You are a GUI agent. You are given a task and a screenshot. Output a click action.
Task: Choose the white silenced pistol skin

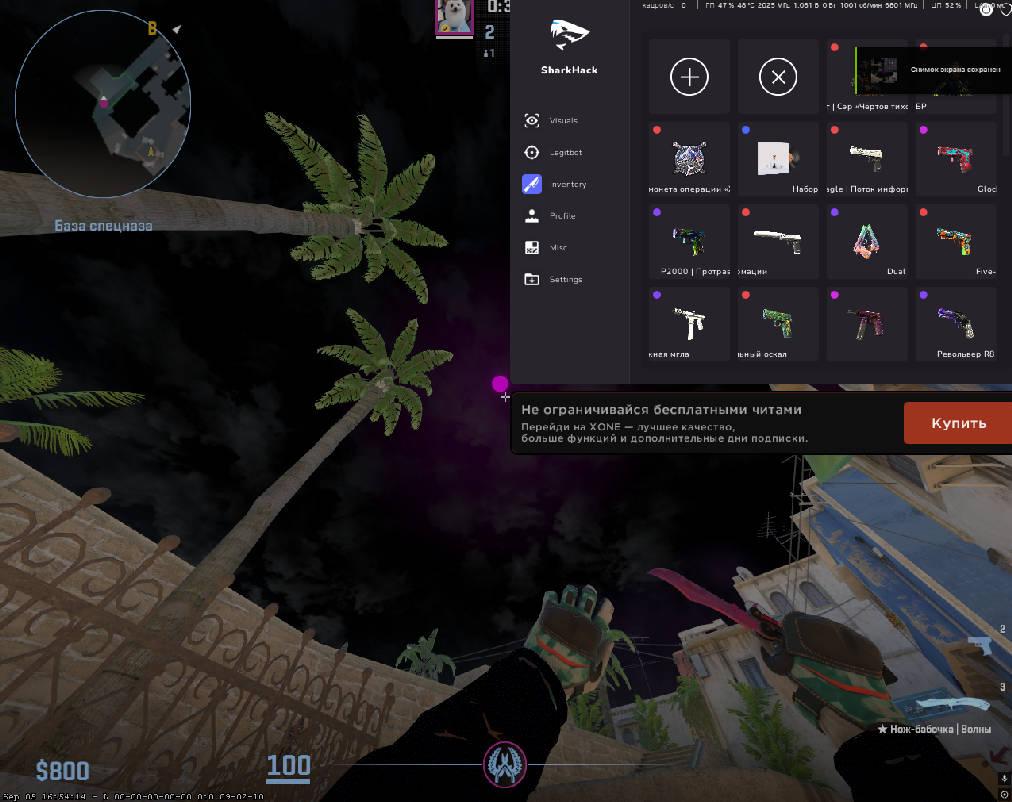tap(778, 242)
